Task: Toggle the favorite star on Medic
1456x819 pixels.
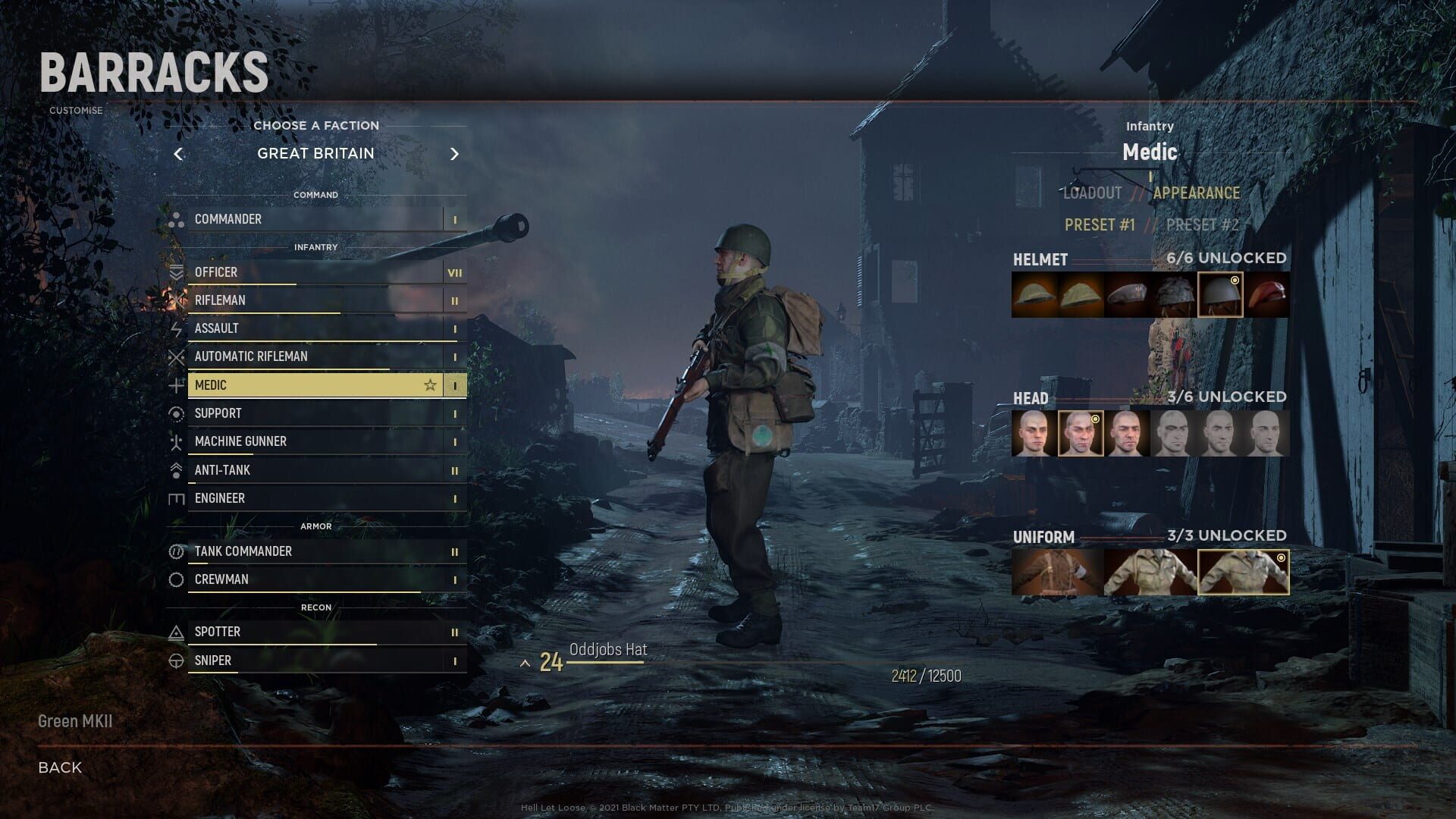Action: pos(430,384)
